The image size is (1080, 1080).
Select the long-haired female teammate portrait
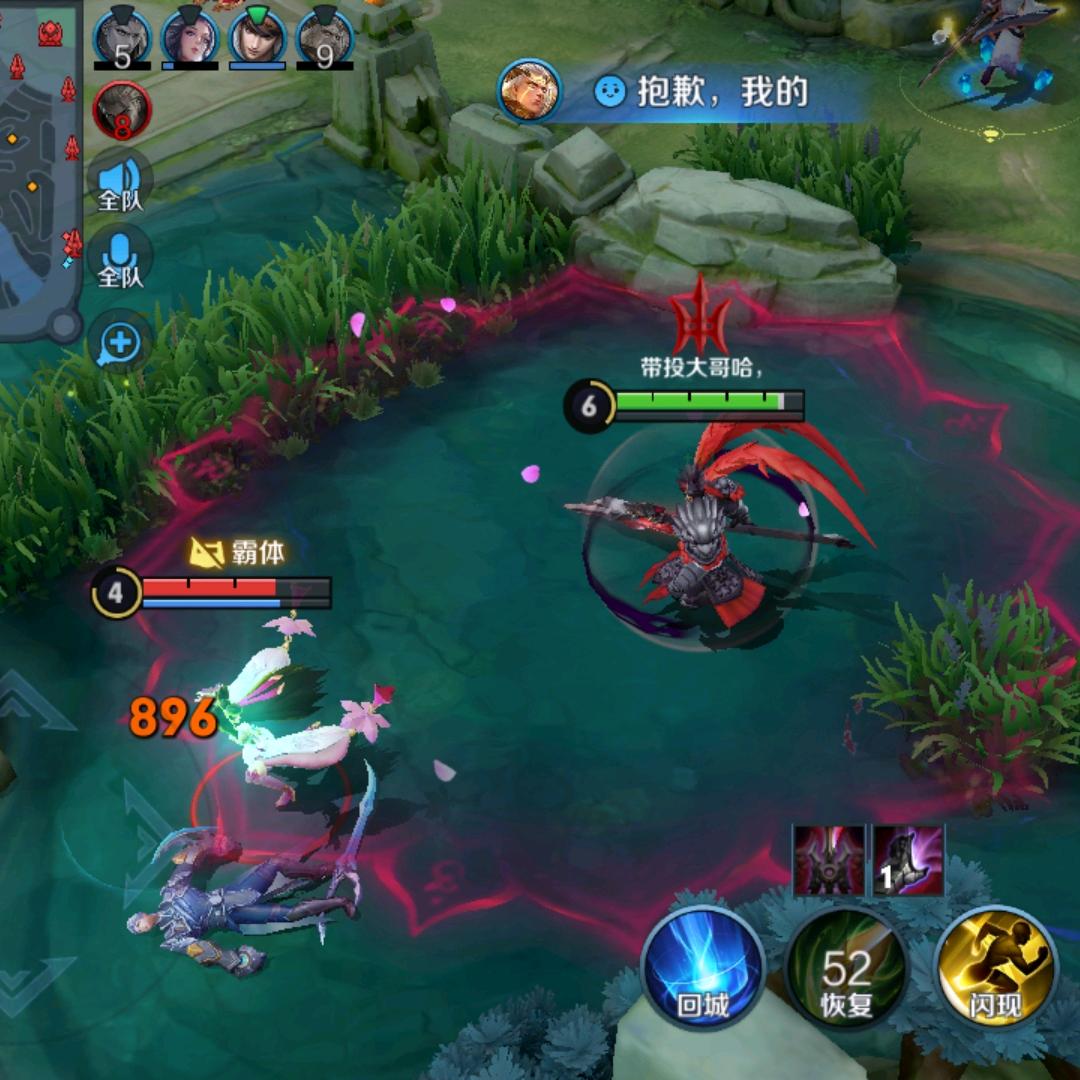tap(190, 38)
